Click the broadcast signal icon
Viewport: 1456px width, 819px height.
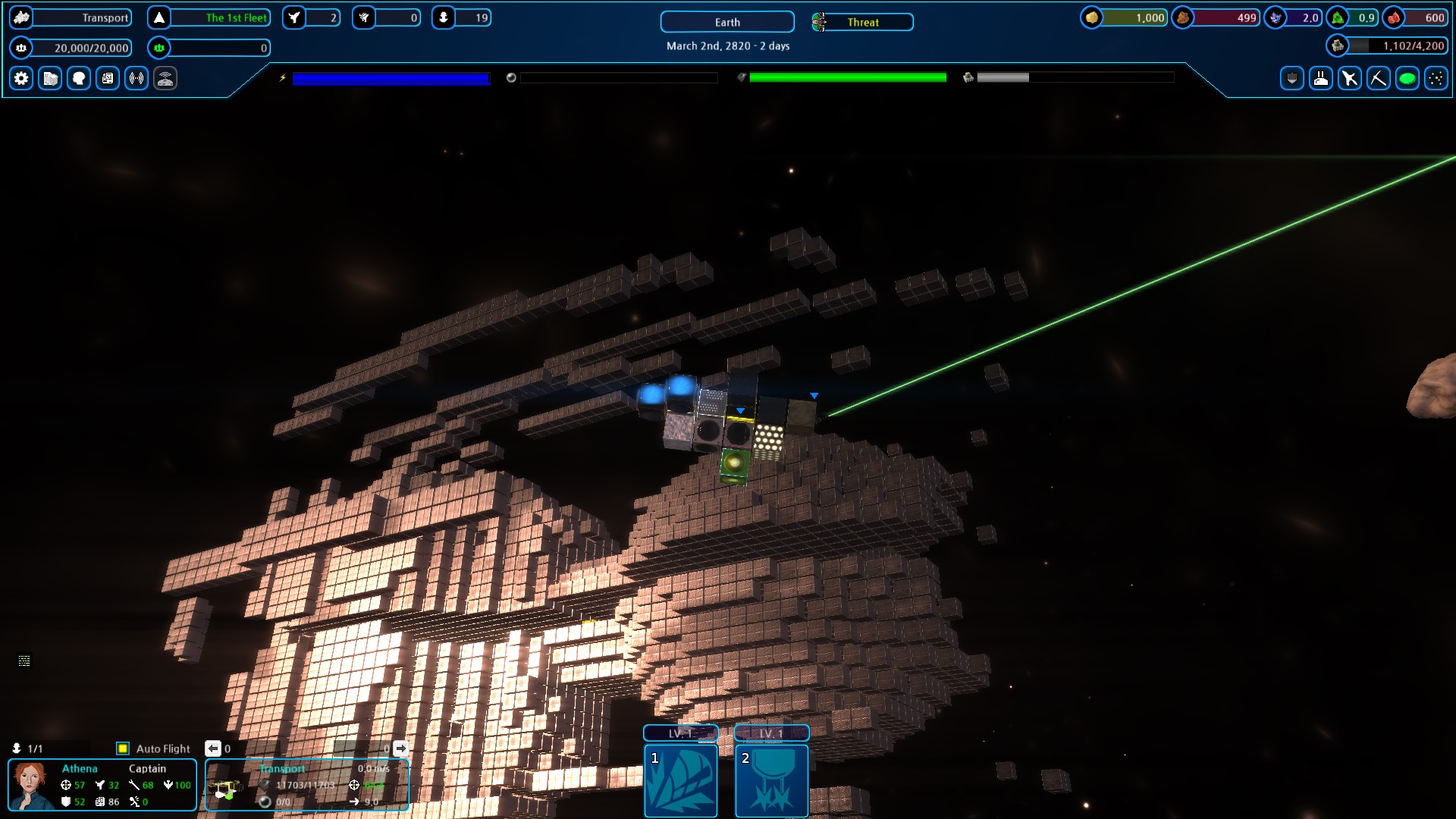(136, 78)
